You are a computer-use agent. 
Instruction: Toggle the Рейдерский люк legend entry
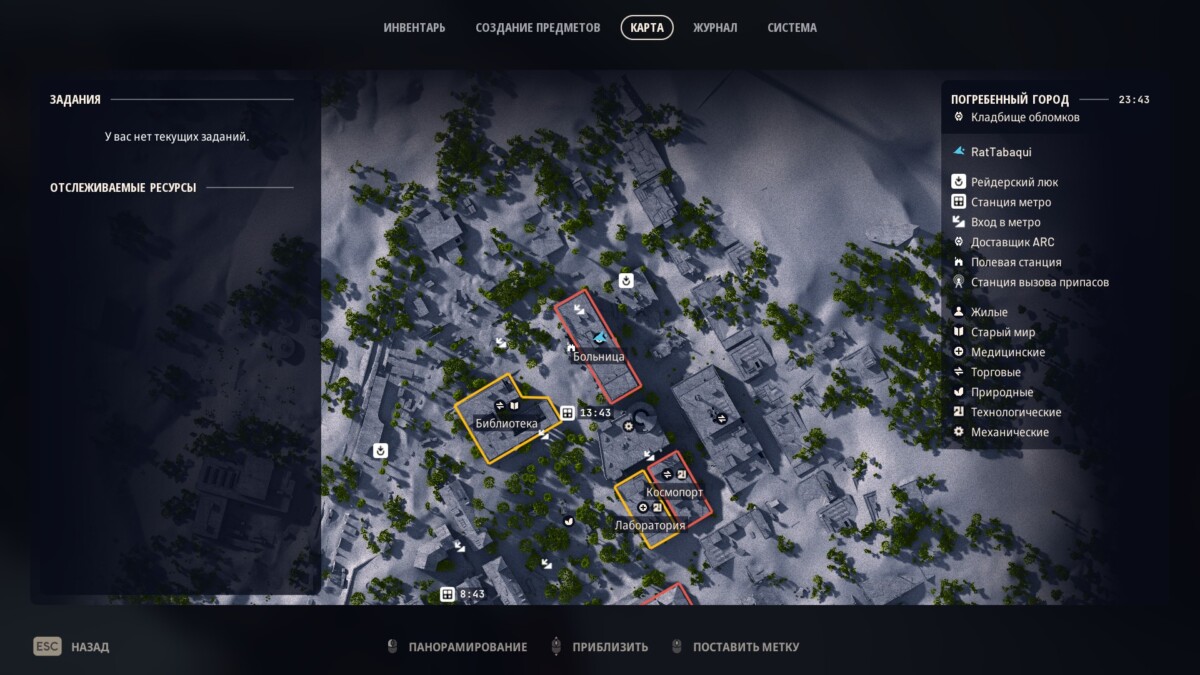[x=1013, y=182]
